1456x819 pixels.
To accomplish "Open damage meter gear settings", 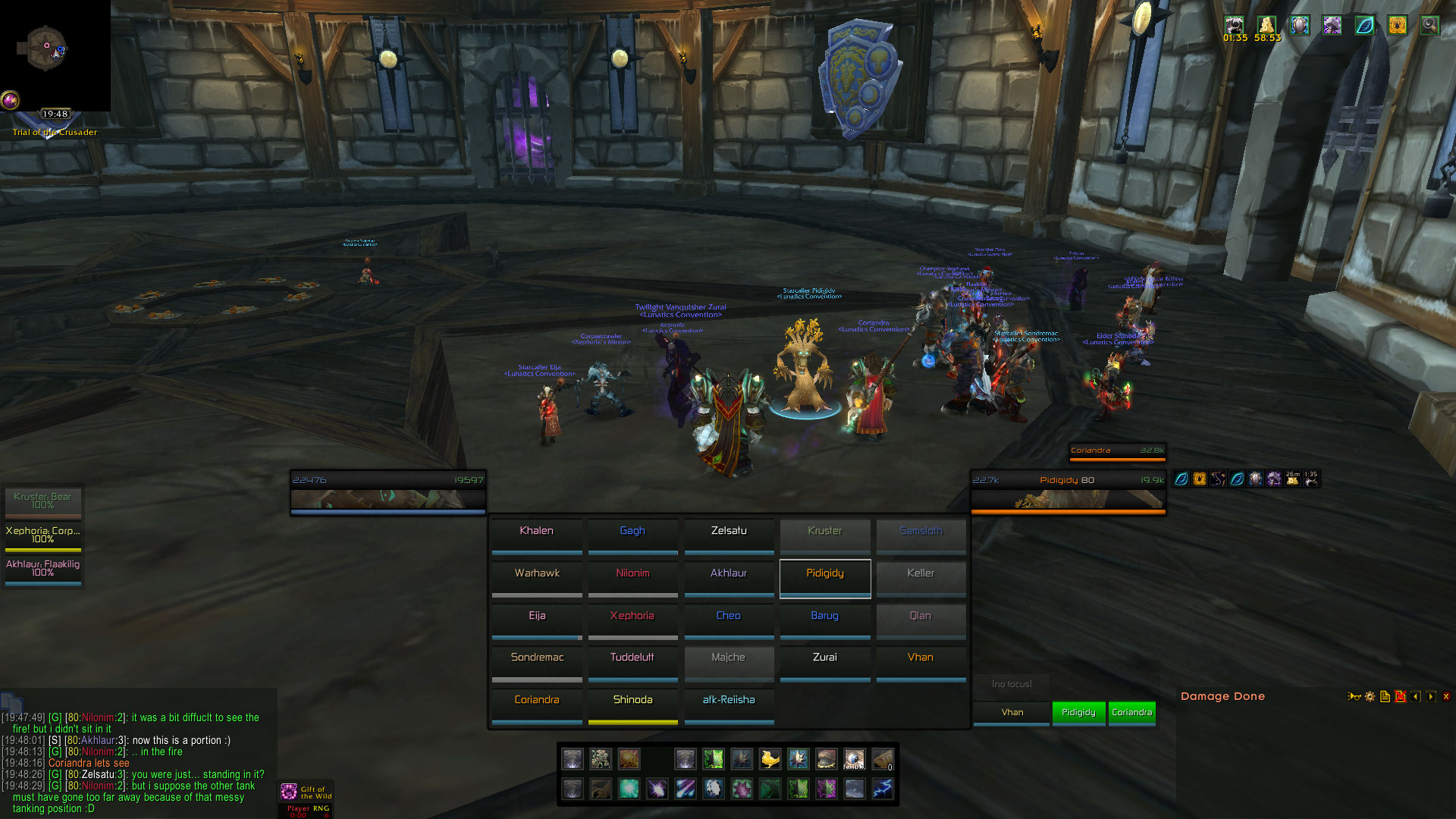I will click(1370, 697).
